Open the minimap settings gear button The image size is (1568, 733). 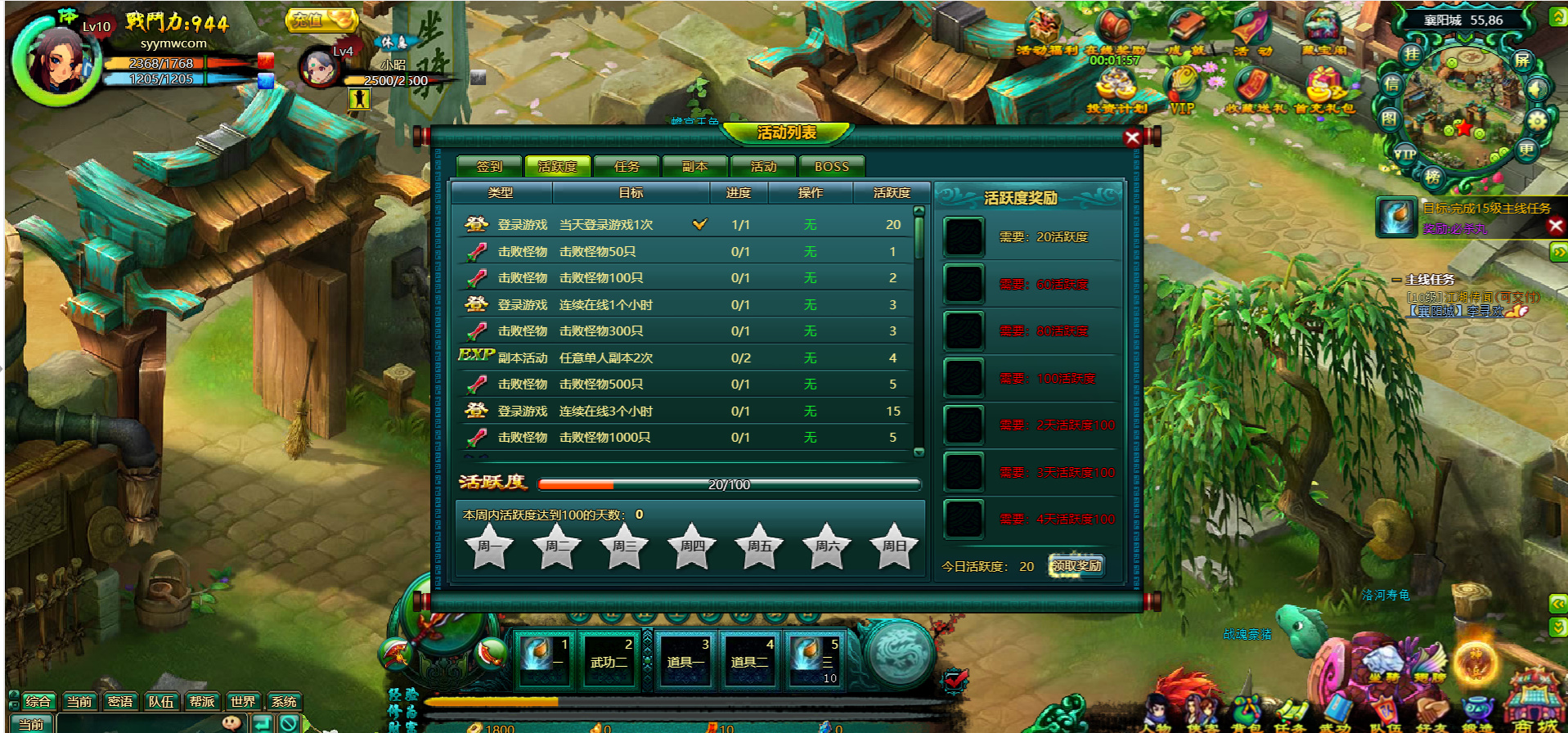click(1537, 121)
